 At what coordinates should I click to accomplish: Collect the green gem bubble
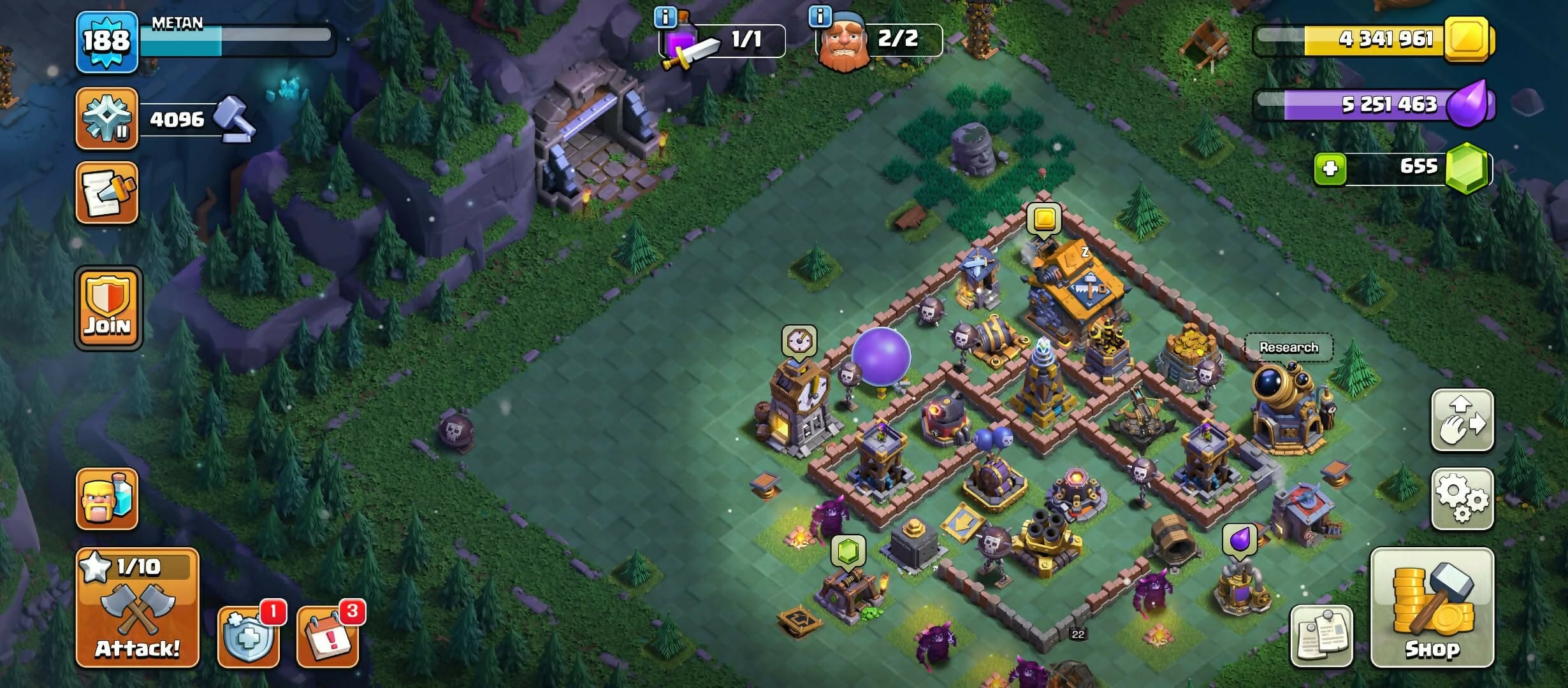(848, 550)
